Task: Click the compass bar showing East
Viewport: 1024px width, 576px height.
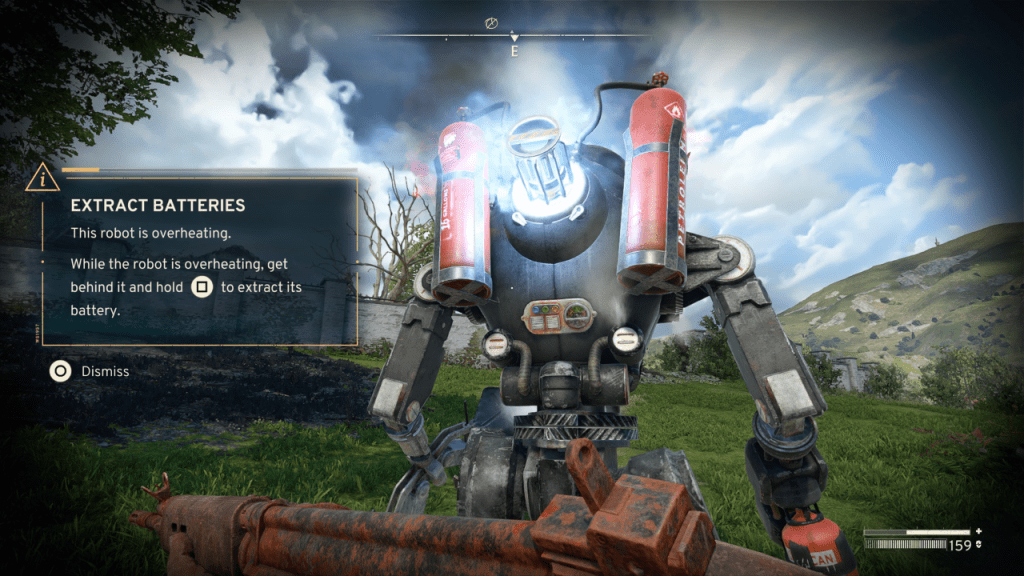Action: tap(514, 37)
